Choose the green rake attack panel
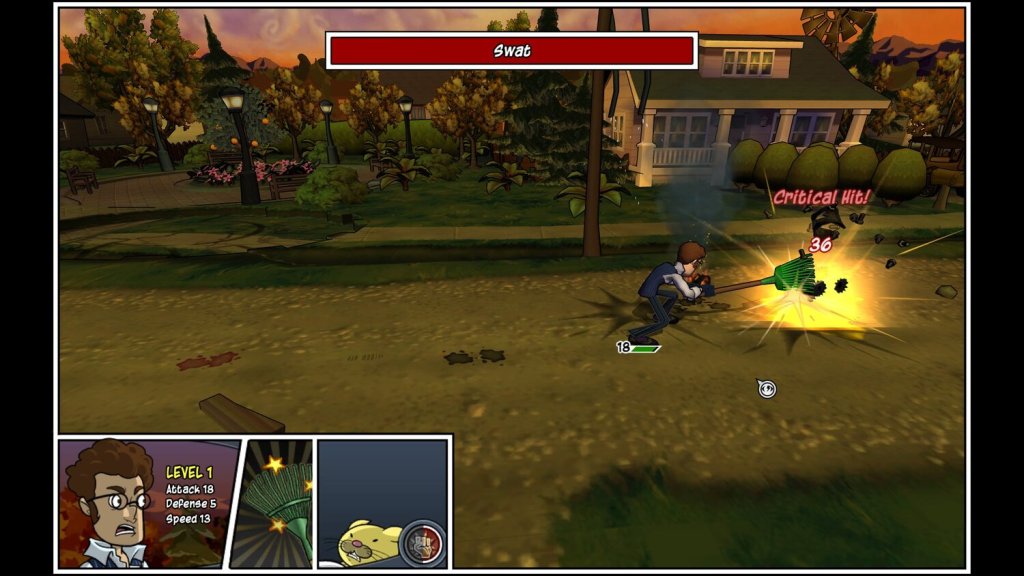 tap(277, 503)
